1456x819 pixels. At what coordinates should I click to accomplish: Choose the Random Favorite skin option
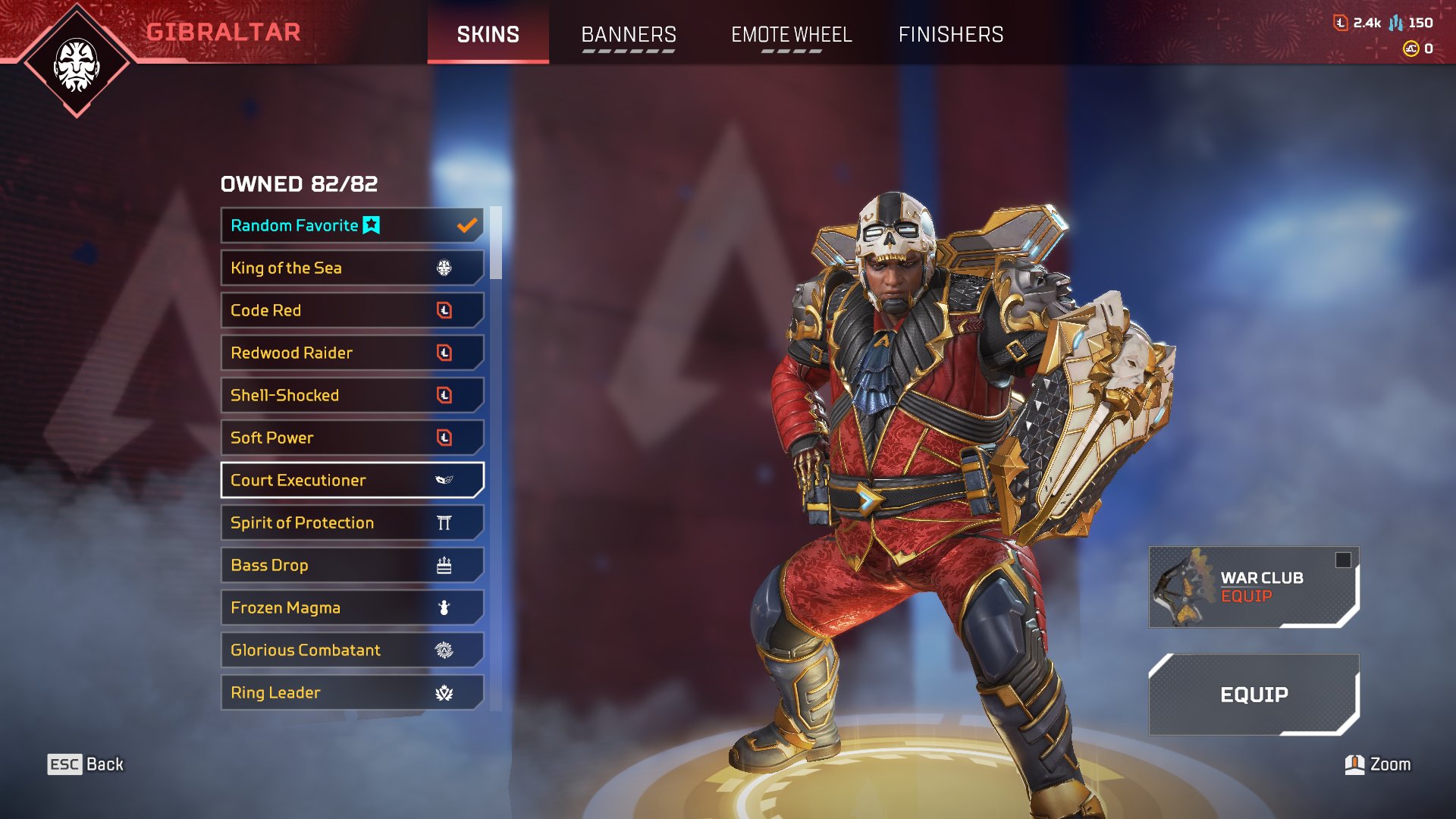(352, 225)
